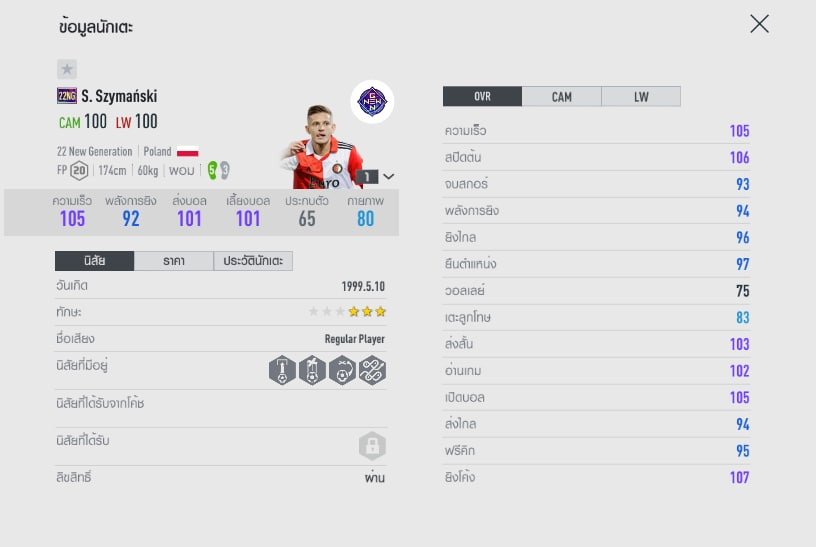Image resolution: width=816 pixels, height=547 pixels.
Task: Switch to the ราคา price tab
Action: tap(173, 261)
